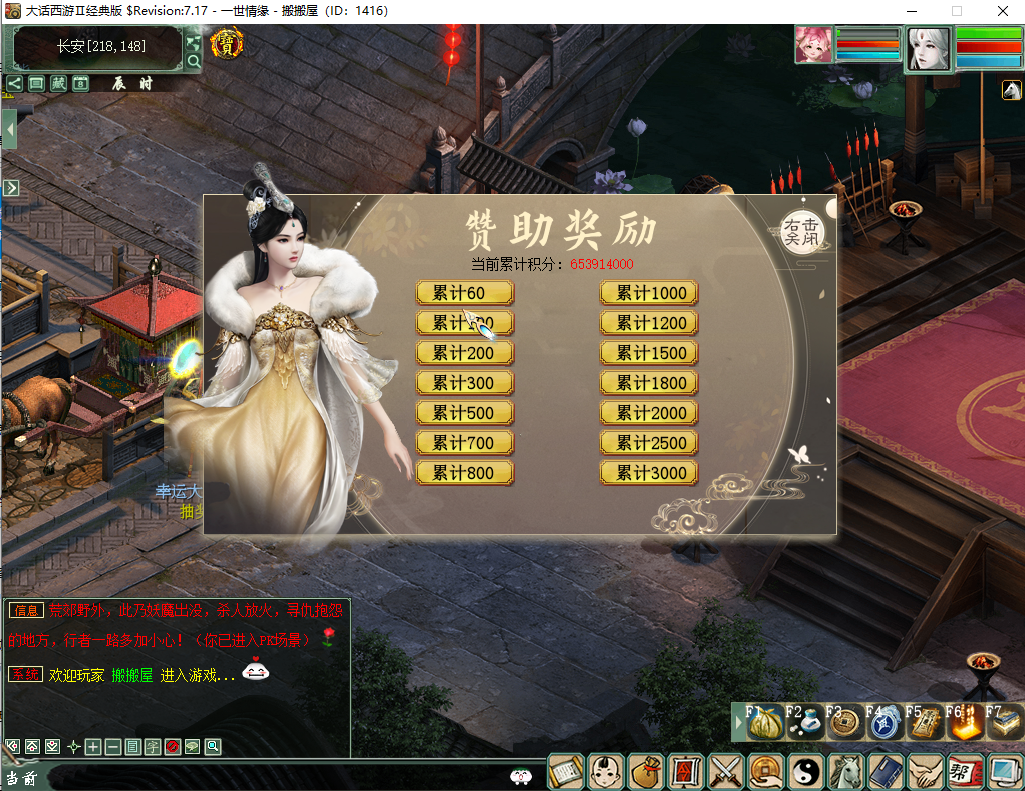Open the money bag inventory icon
Screen dimensions: 1025x791
[x=645, y=771]
